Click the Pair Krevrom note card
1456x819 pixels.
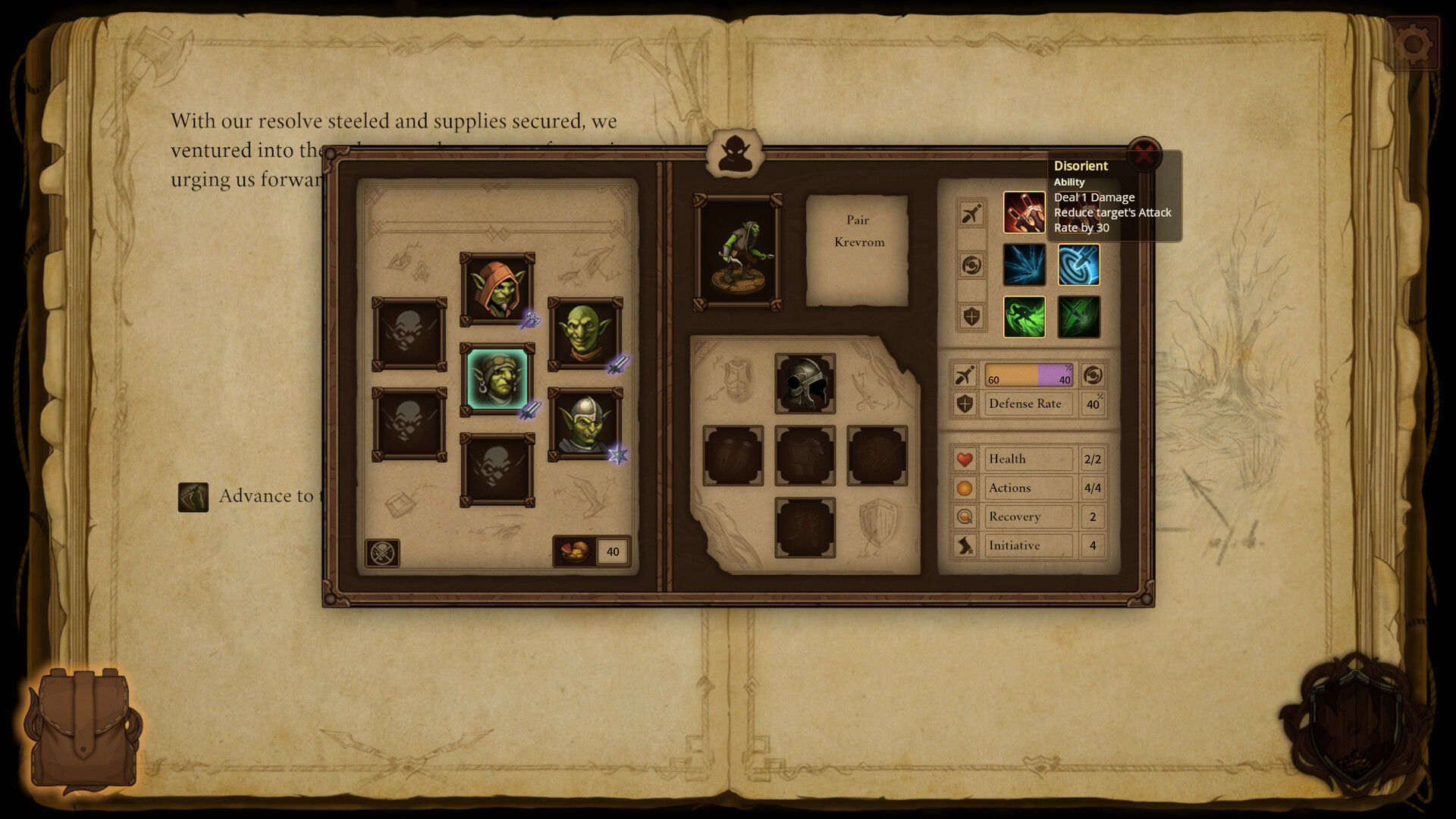(x=858, y=243)
